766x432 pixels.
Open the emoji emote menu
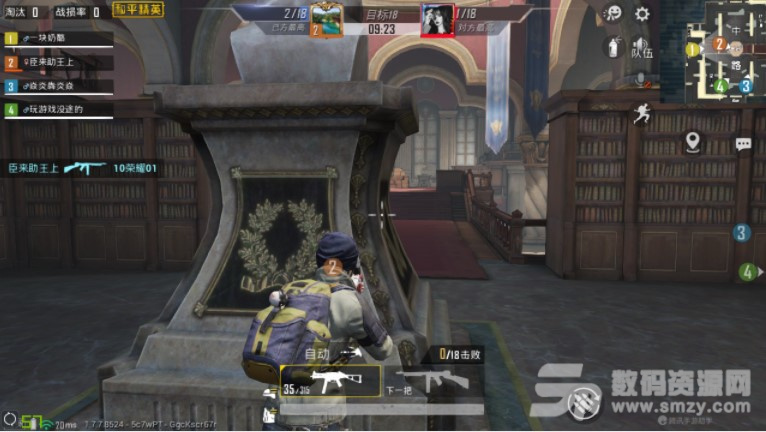(x=614, y=14)
